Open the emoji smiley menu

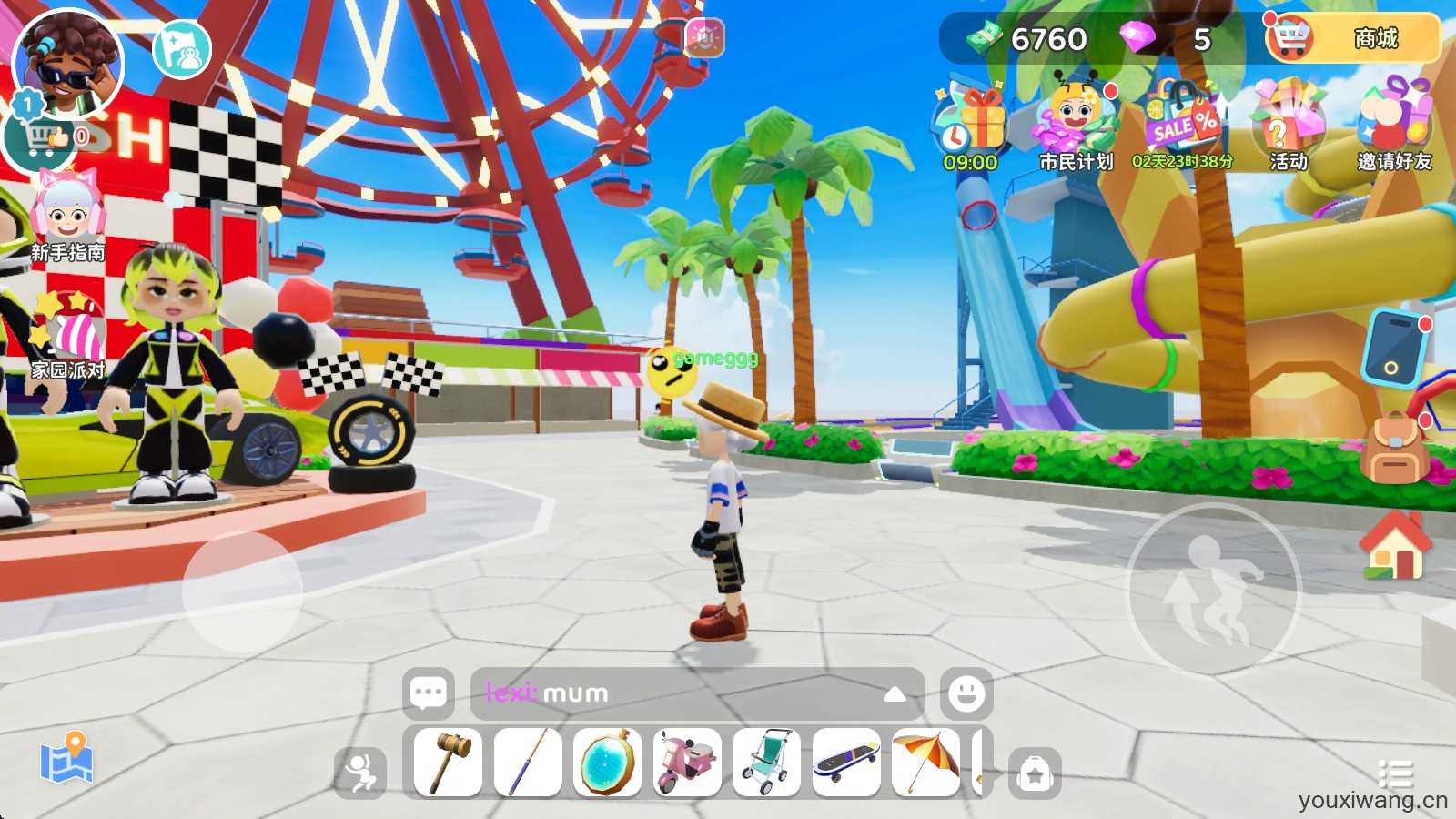[966, 693]
